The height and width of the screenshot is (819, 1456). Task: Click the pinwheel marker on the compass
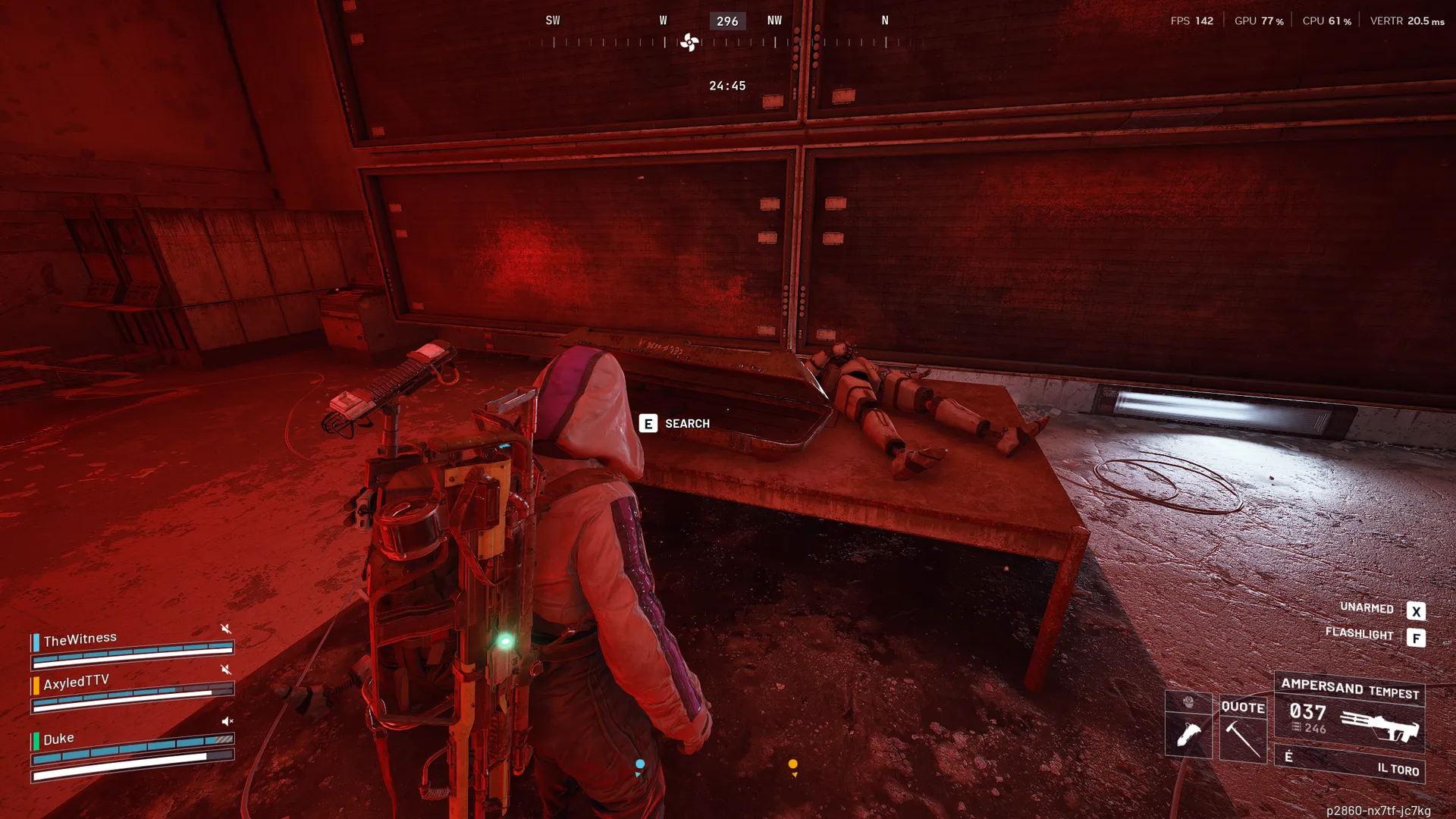point(689,42)
